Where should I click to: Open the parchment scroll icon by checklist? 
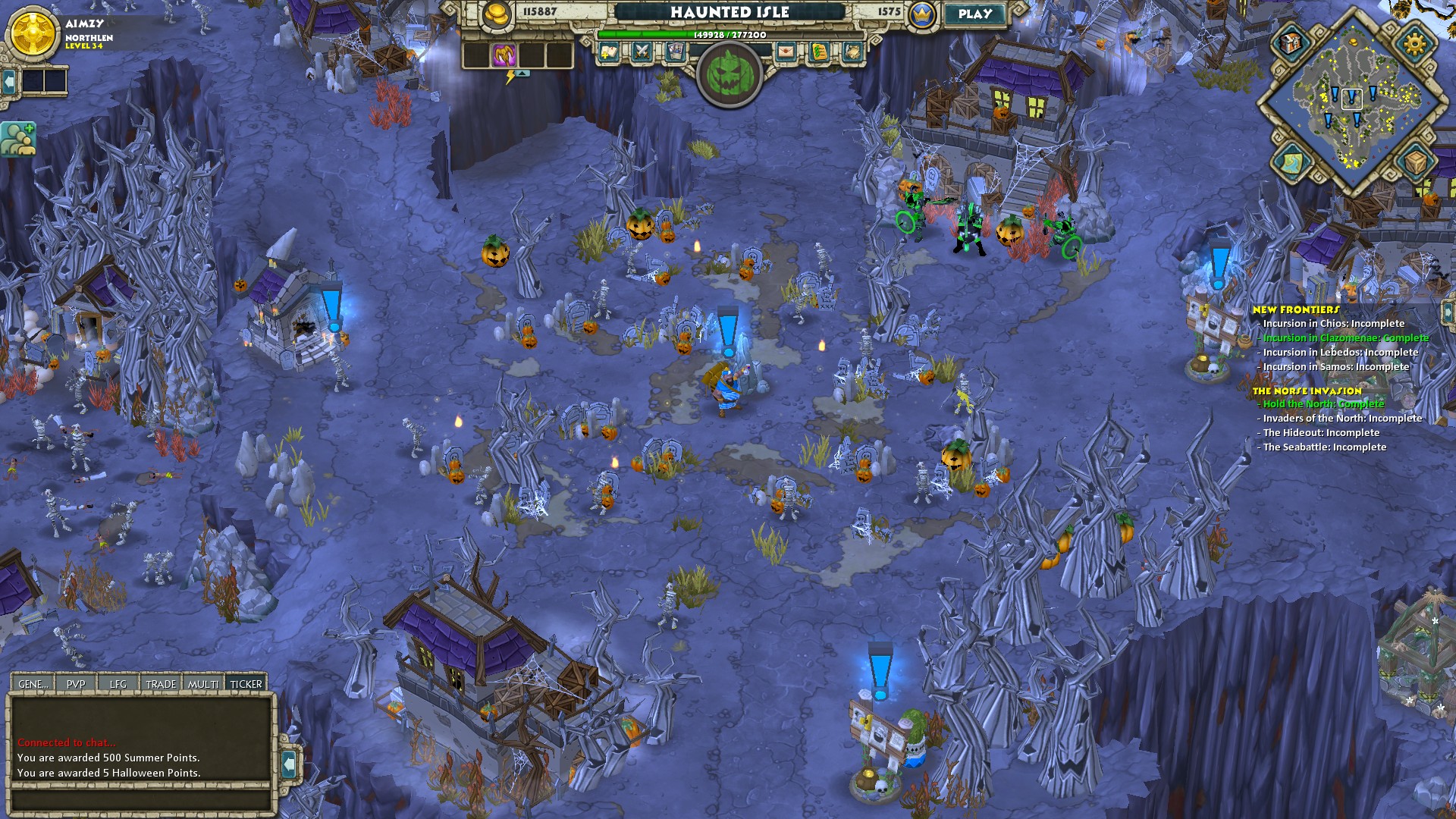[x=852, y=52]
